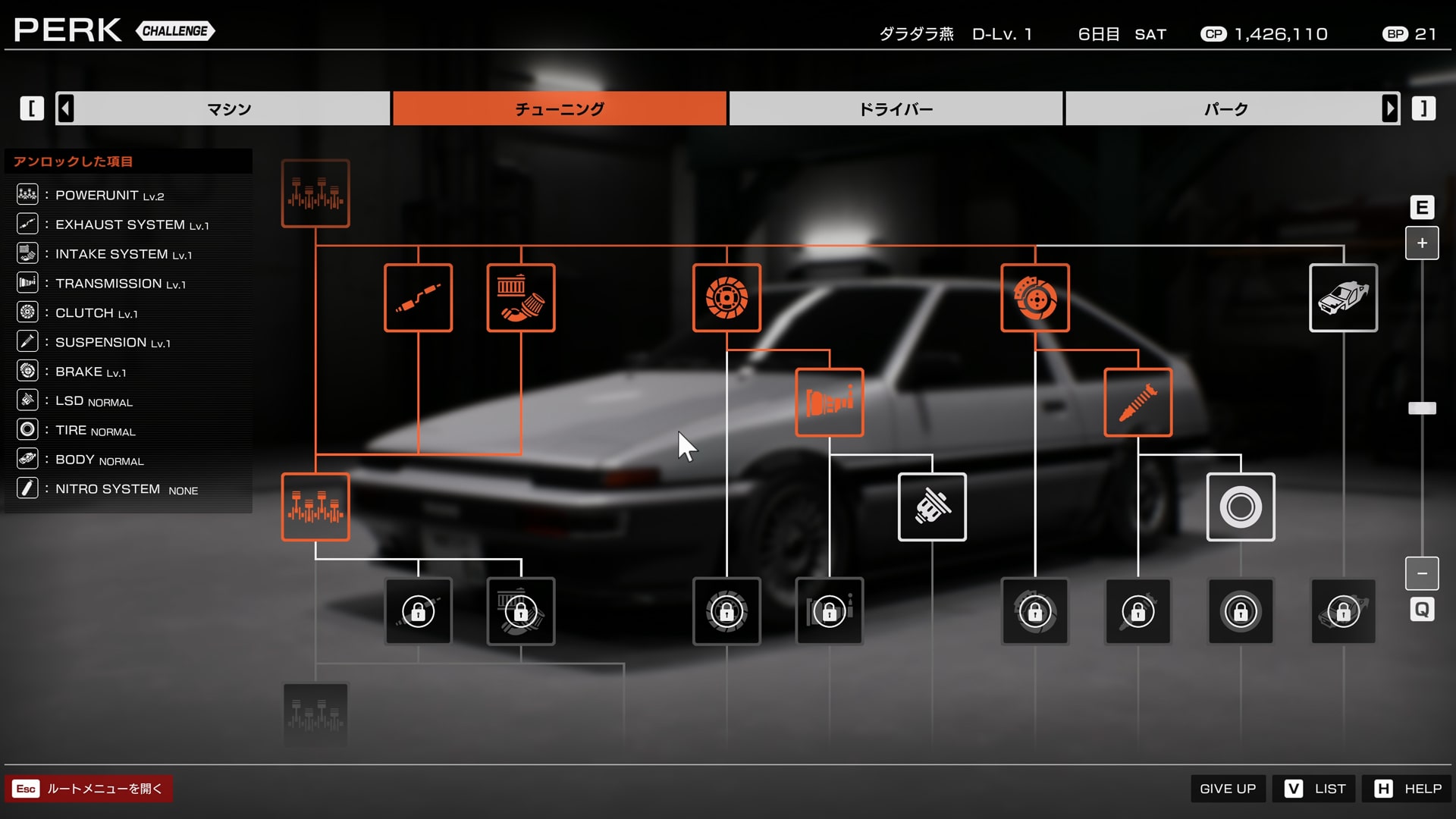Choose the unlocked brake disc perk node
1456x819 pixels.
(1035, 298)
